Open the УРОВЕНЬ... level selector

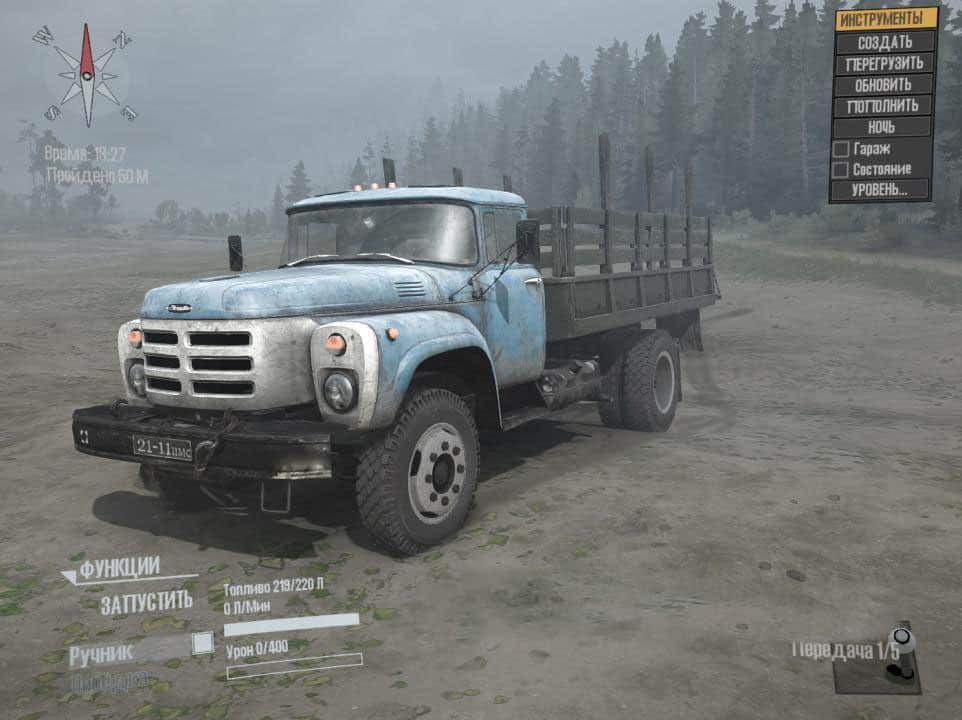880,190
